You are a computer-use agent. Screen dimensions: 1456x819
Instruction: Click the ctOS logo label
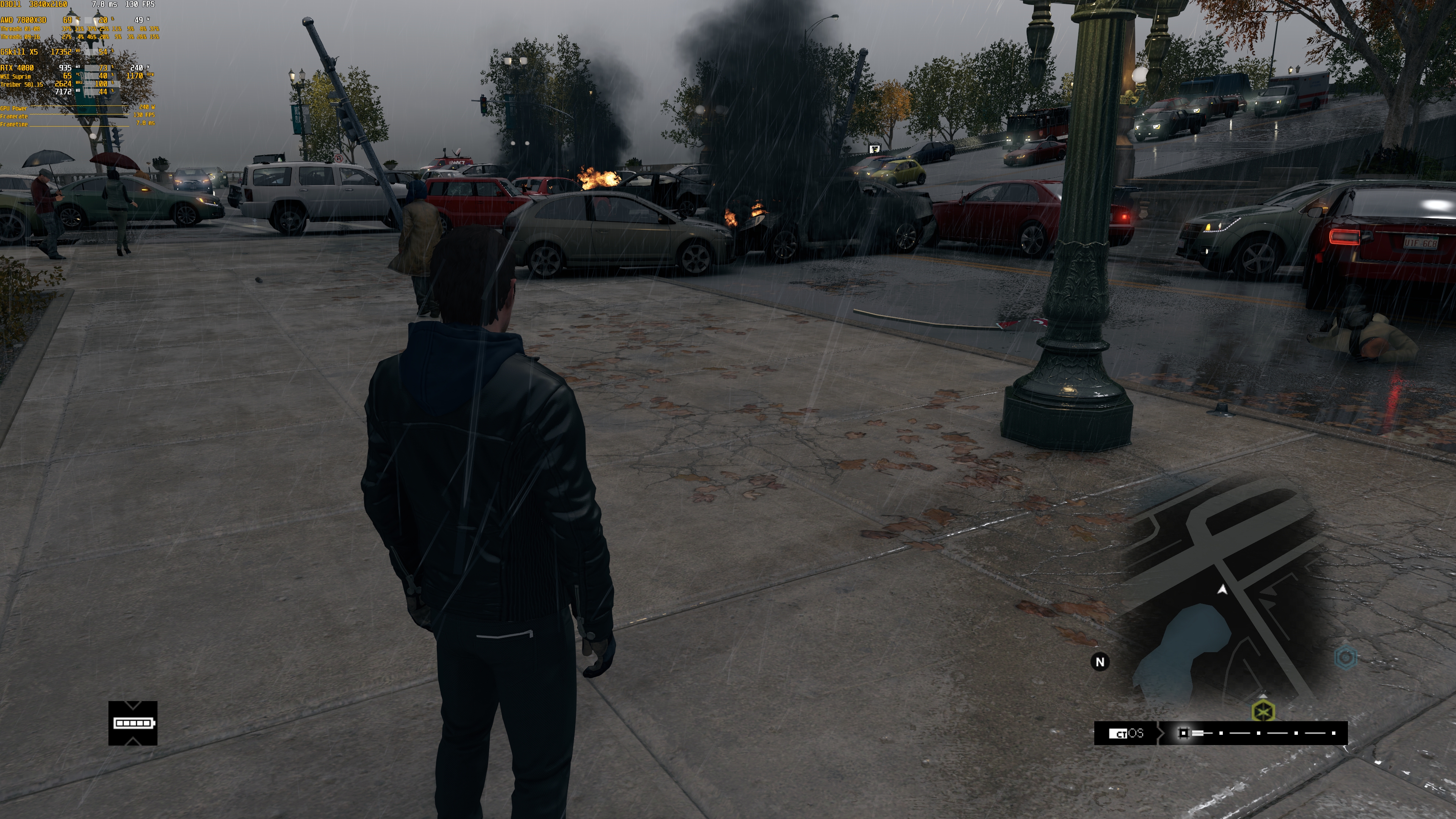tap(1126, 733)
